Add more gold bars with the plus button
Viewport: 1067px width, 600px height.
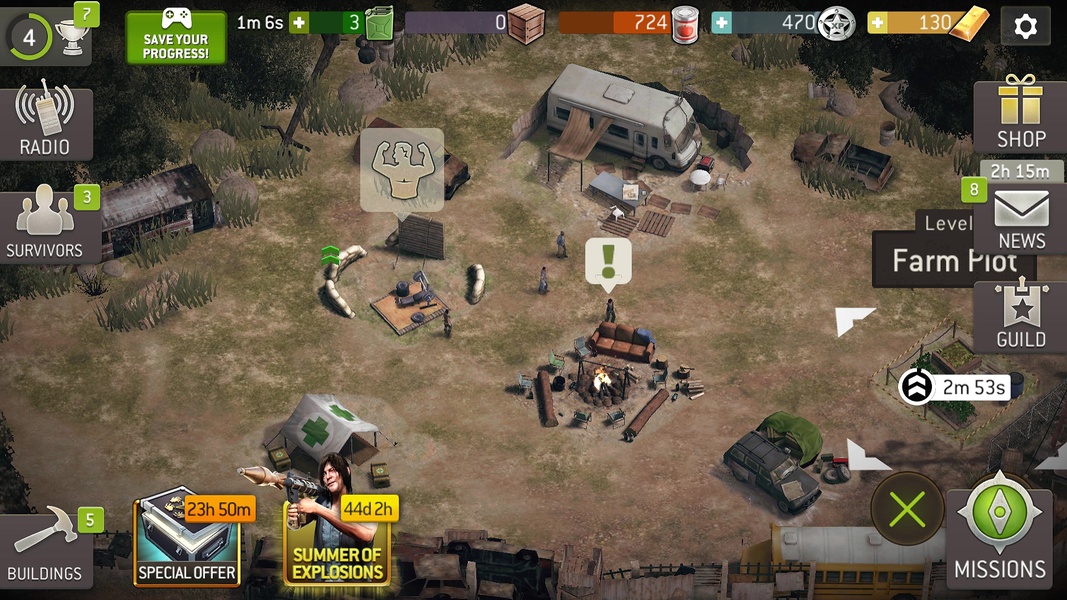877,23
